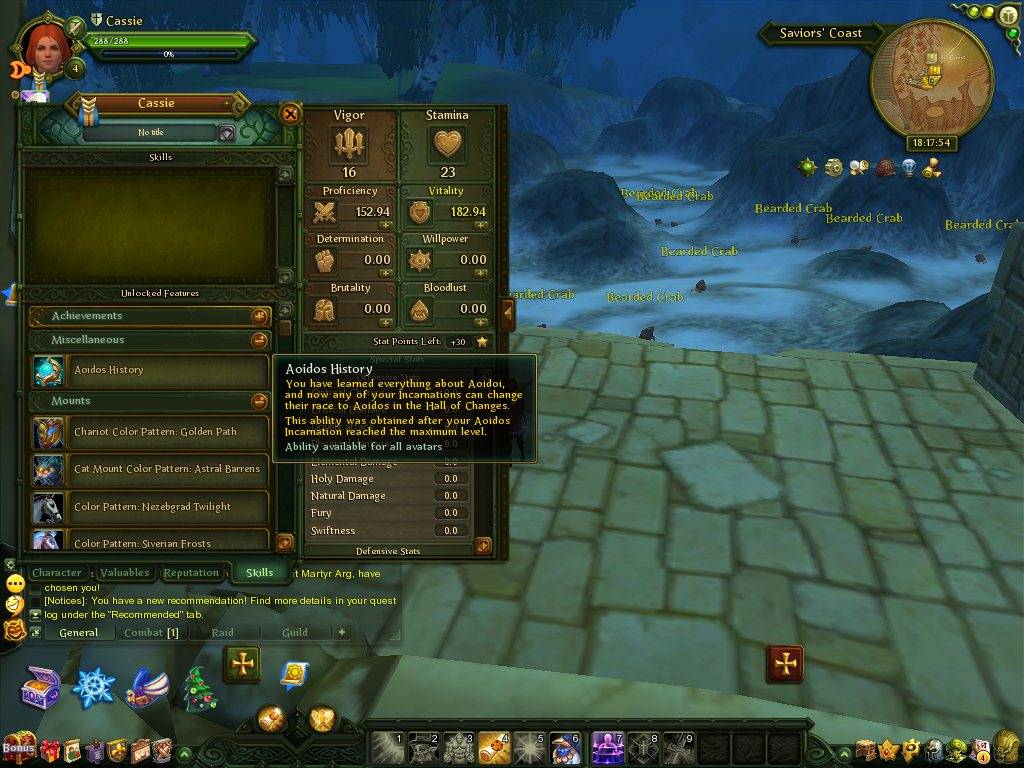Select the Aoidos History entry

150,370
